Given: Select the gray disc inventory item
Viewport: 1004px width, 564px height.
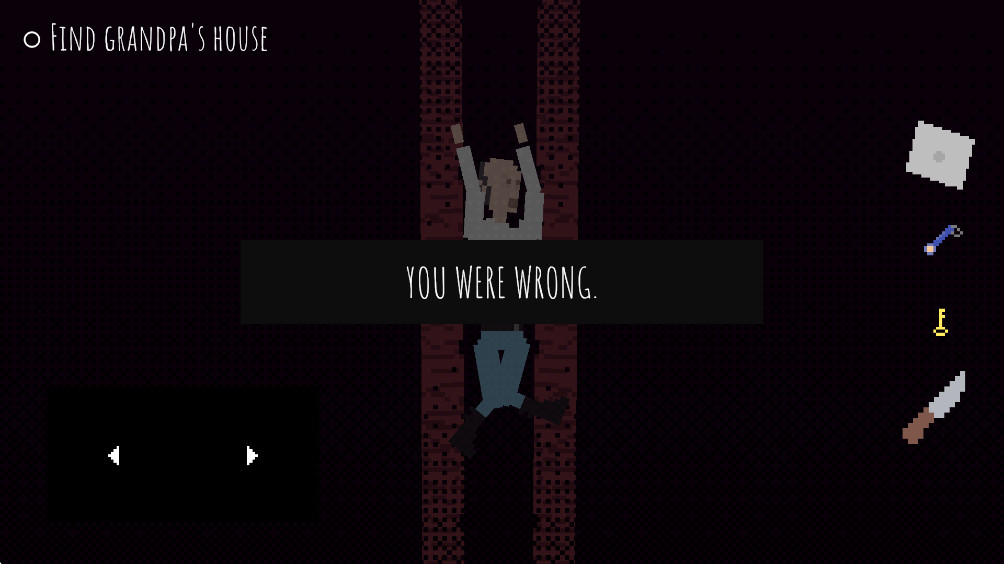Looking at the screenshot, I should [x=940, y=155].
